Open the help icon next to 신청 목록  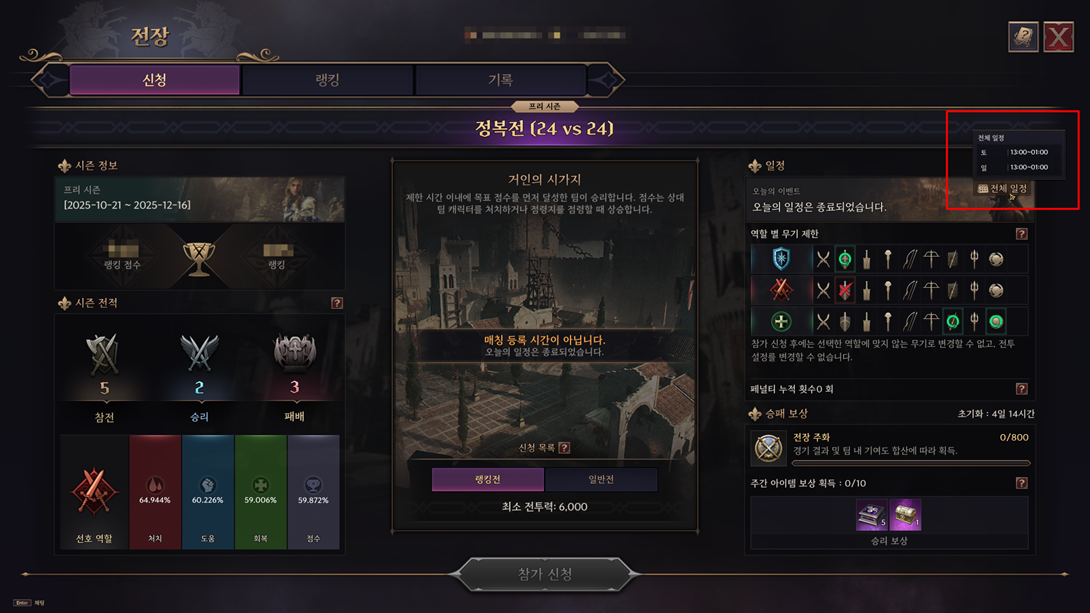[564, 448]
